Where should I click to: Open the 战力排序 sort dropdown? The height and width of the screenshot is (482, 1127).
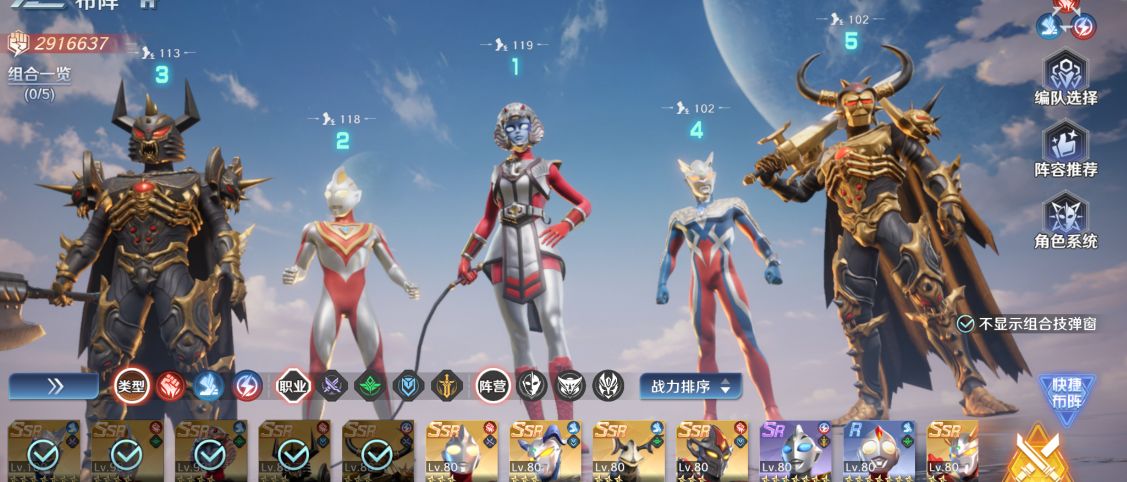click(x=691, y=386)
